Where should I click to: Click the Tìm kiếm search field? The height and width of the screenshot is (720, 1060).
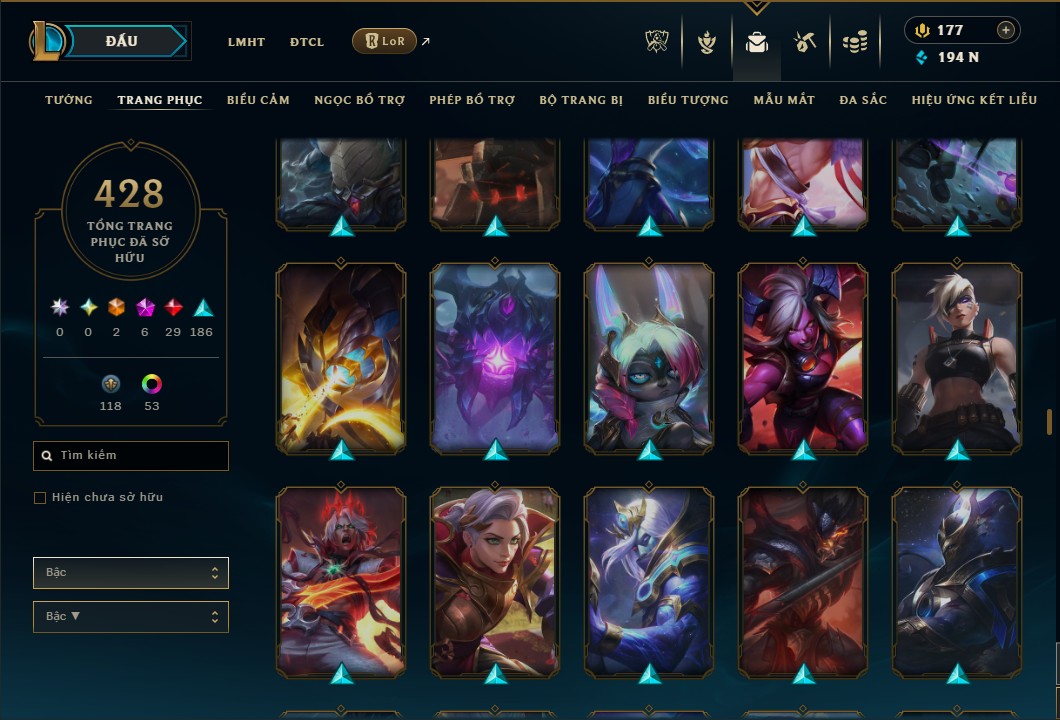[x=131, y=456]
